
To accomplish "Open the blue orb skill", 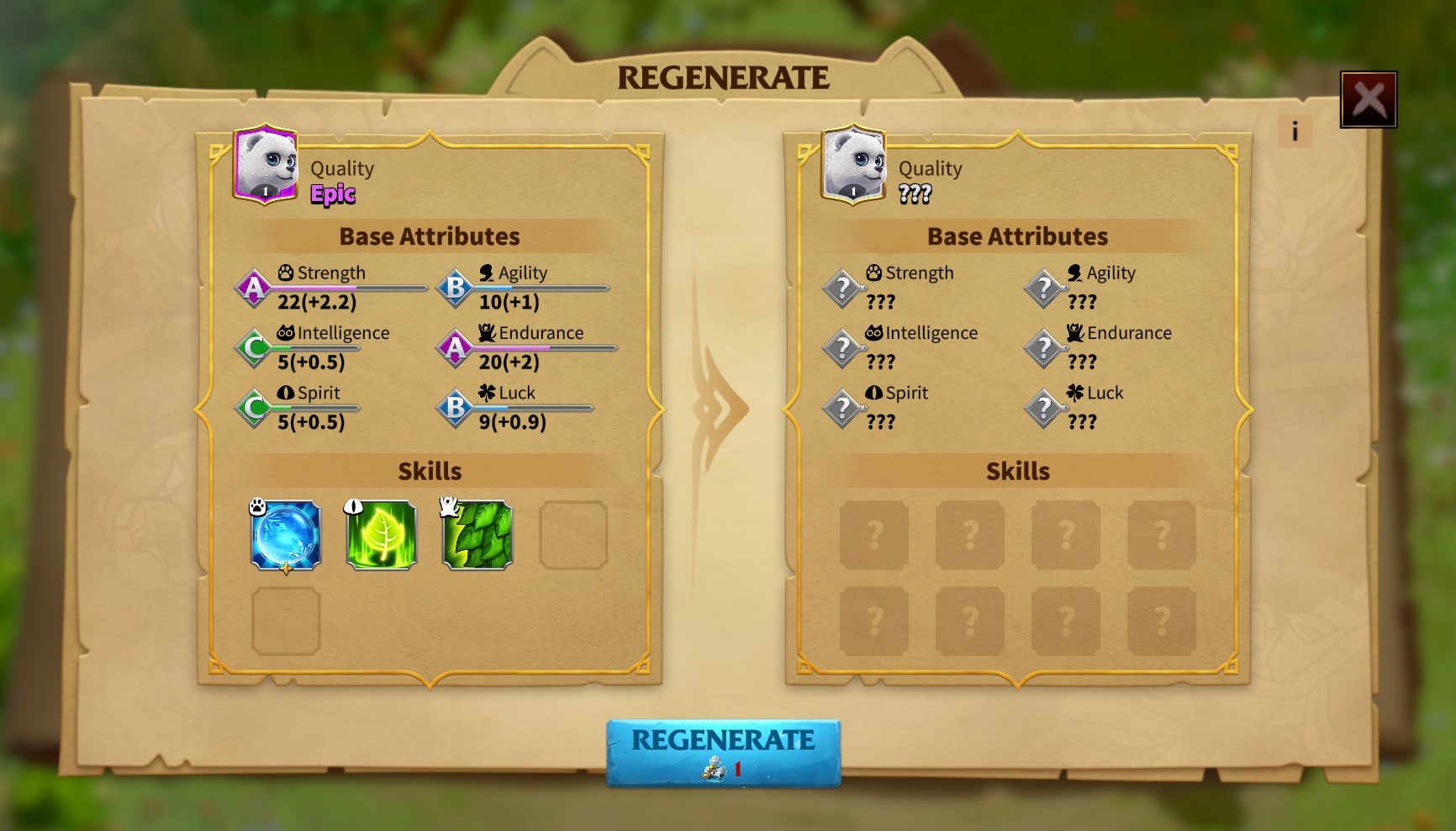I will coord(286,536).
